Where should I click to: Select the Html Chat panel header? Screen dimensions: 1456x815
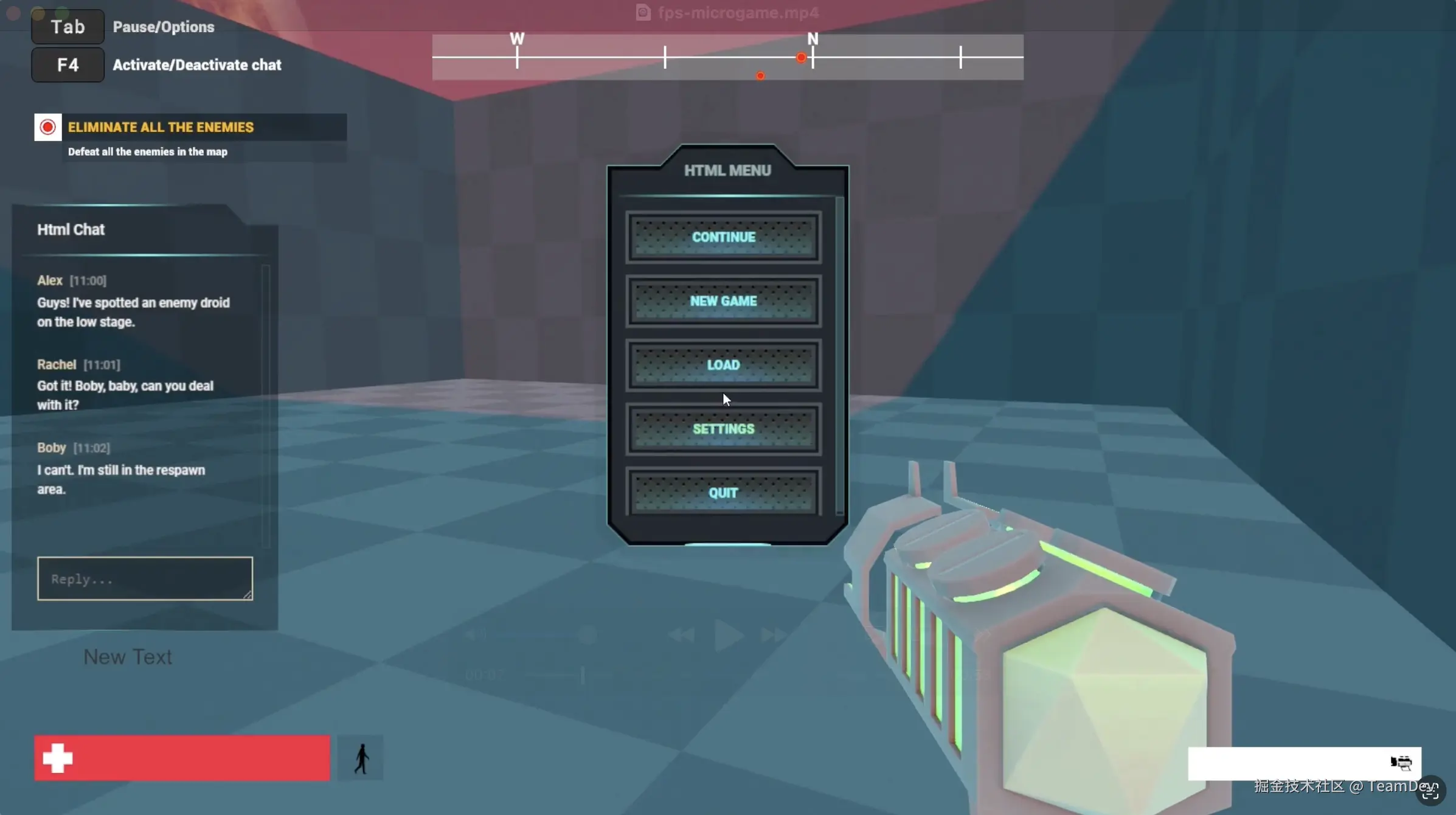pos(71,229)
